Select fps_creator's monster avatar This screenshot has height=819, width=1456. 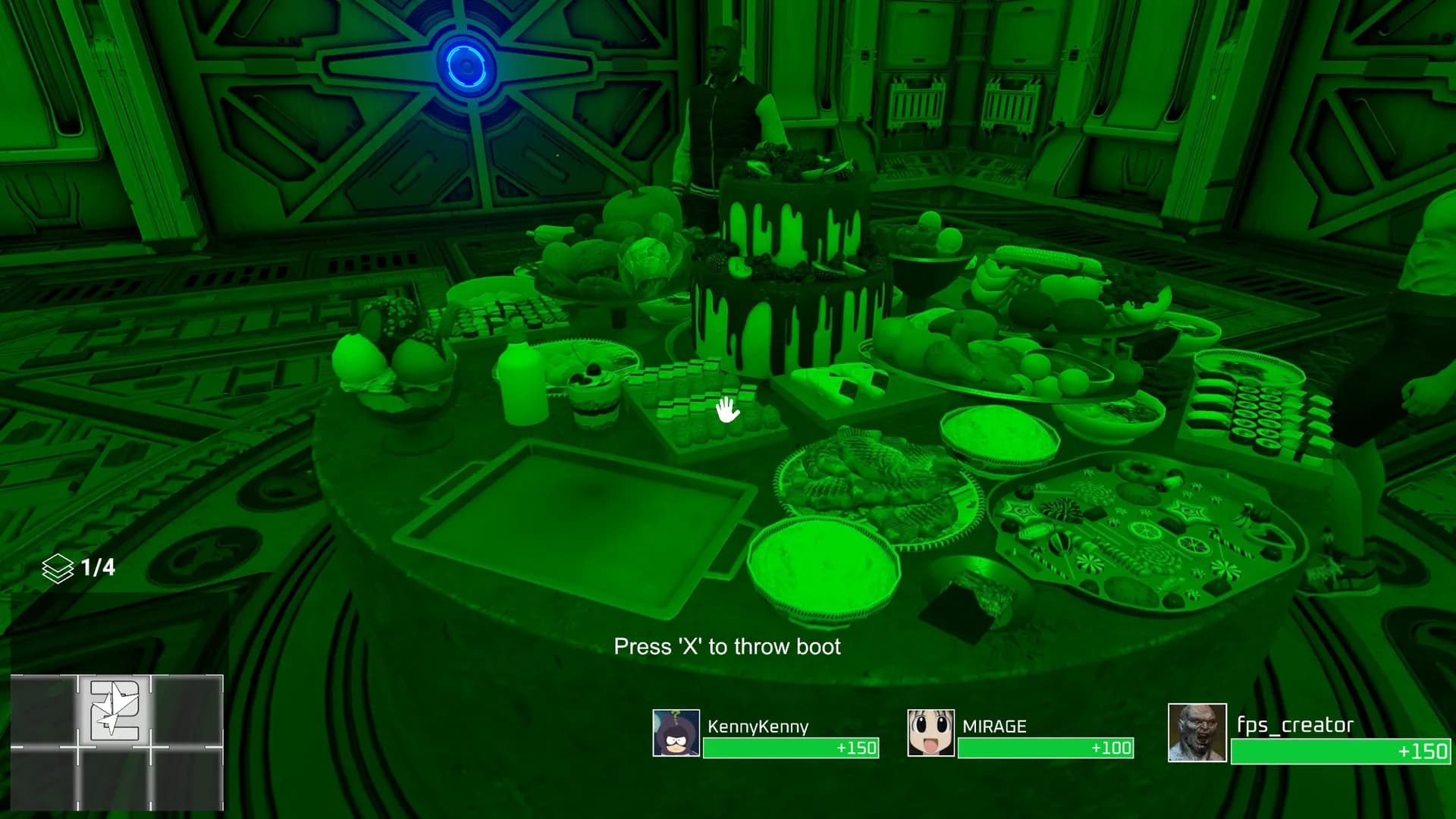(1197, 733)
